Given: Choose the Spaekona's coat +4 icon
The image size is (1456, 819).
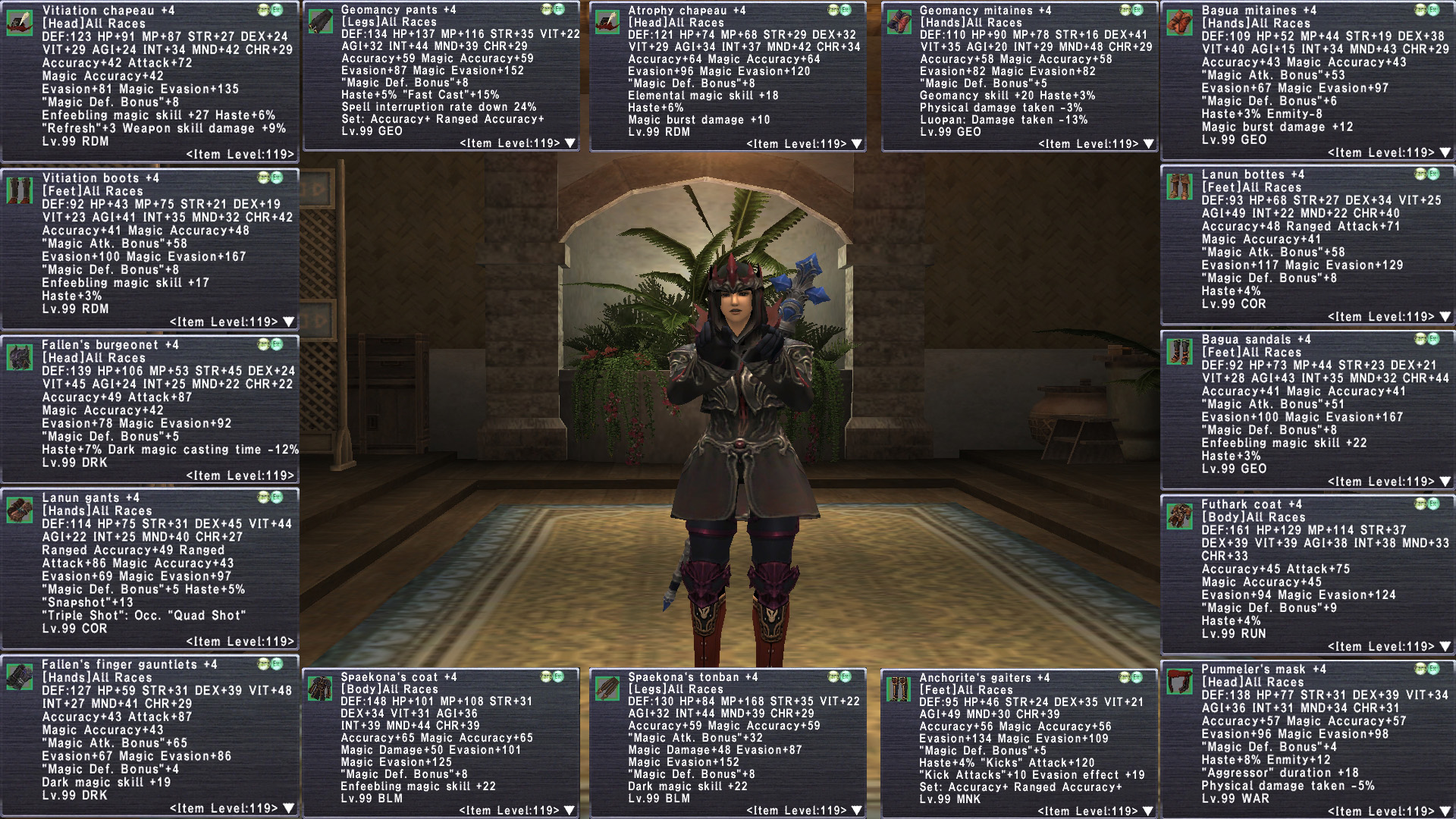Looking at the screenshot, I should tap(320, 689).
